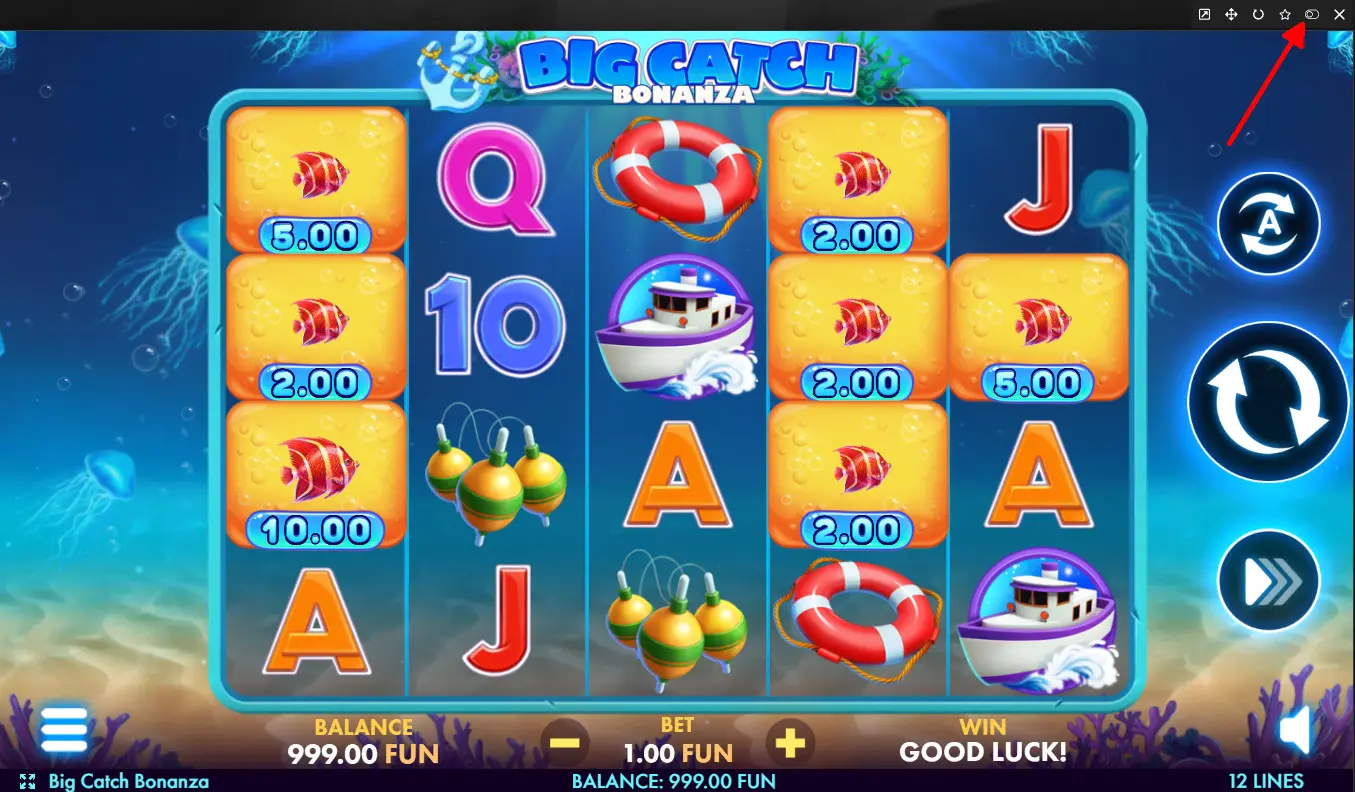Close the game window with the X
The image size is (1355, 792).
point(1339,15)
